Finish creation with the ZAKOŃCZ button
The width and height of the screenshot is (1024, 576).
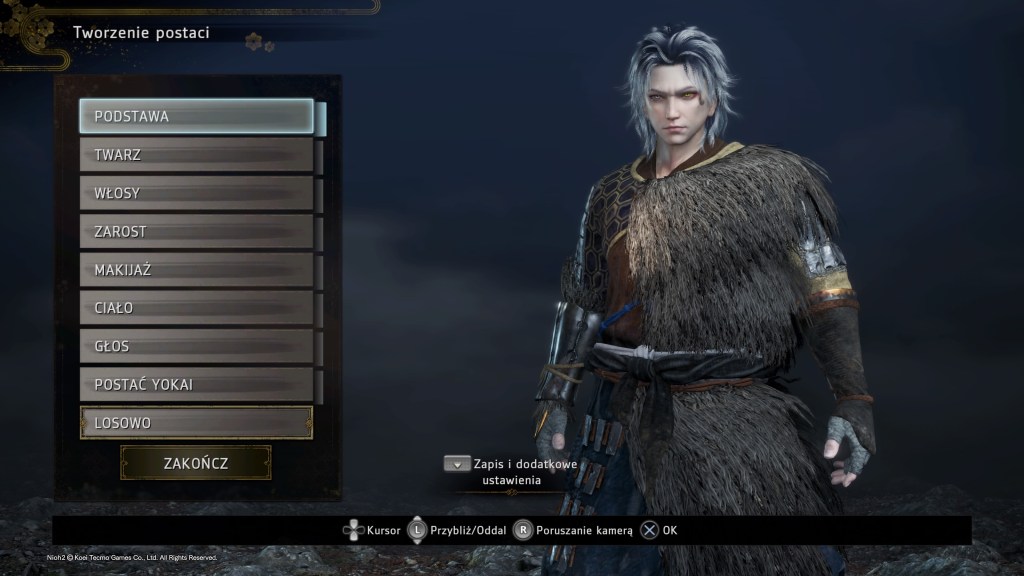point(196,463)
